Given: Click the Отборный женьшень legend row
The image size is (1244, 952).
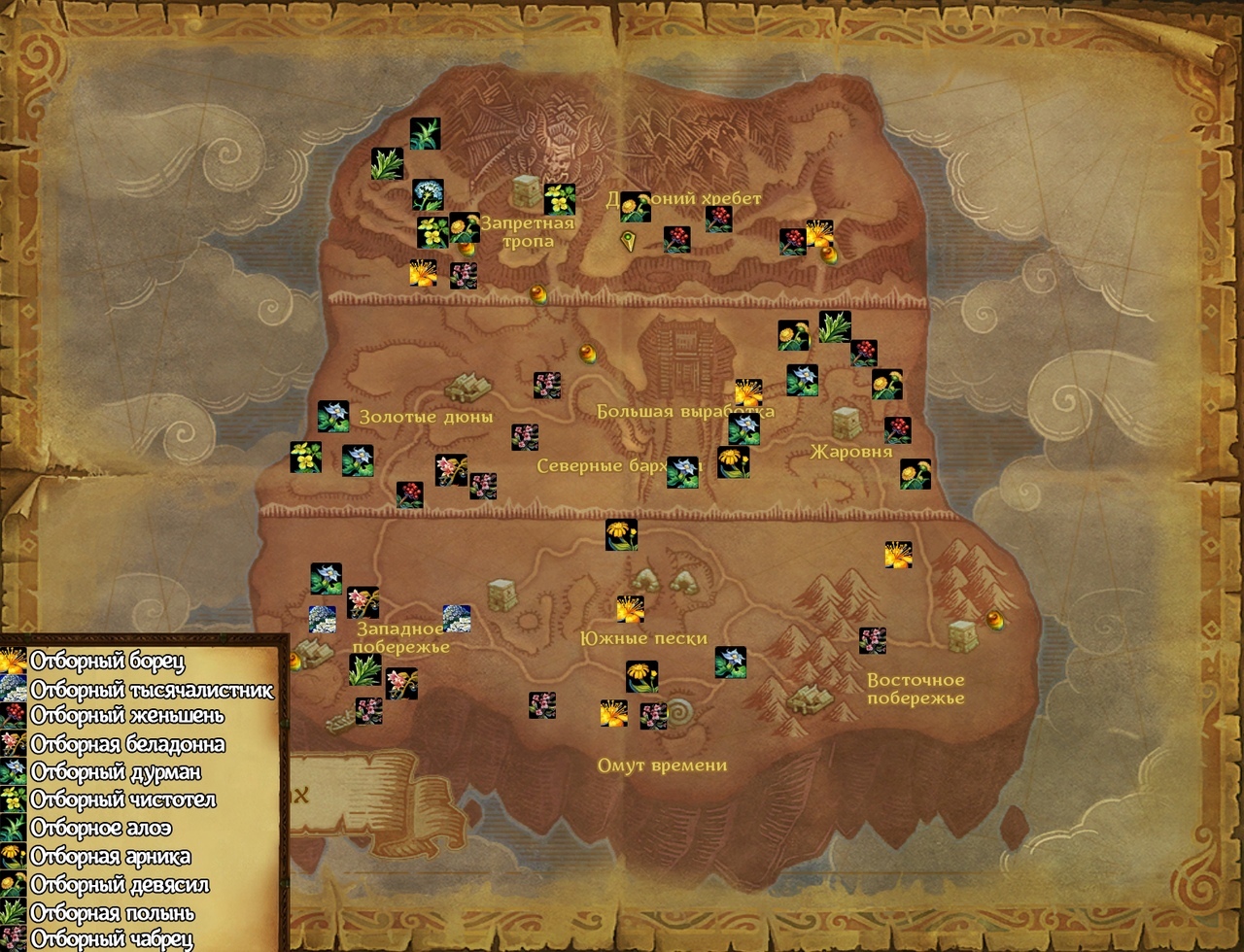Looking at the screenshot, I should coord(126,716).
